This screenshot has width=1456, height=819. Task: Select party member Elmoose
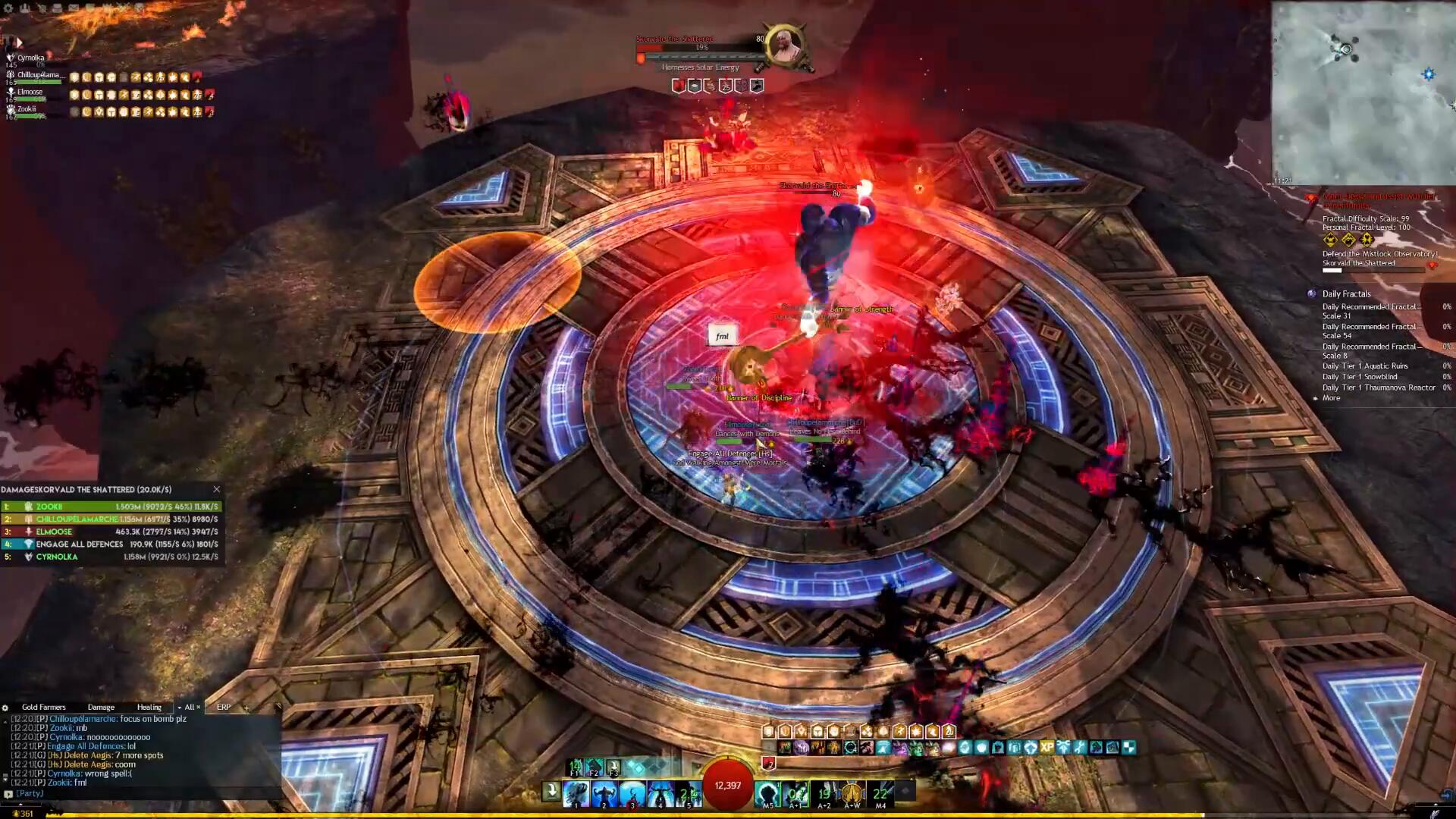coord(30,93)
